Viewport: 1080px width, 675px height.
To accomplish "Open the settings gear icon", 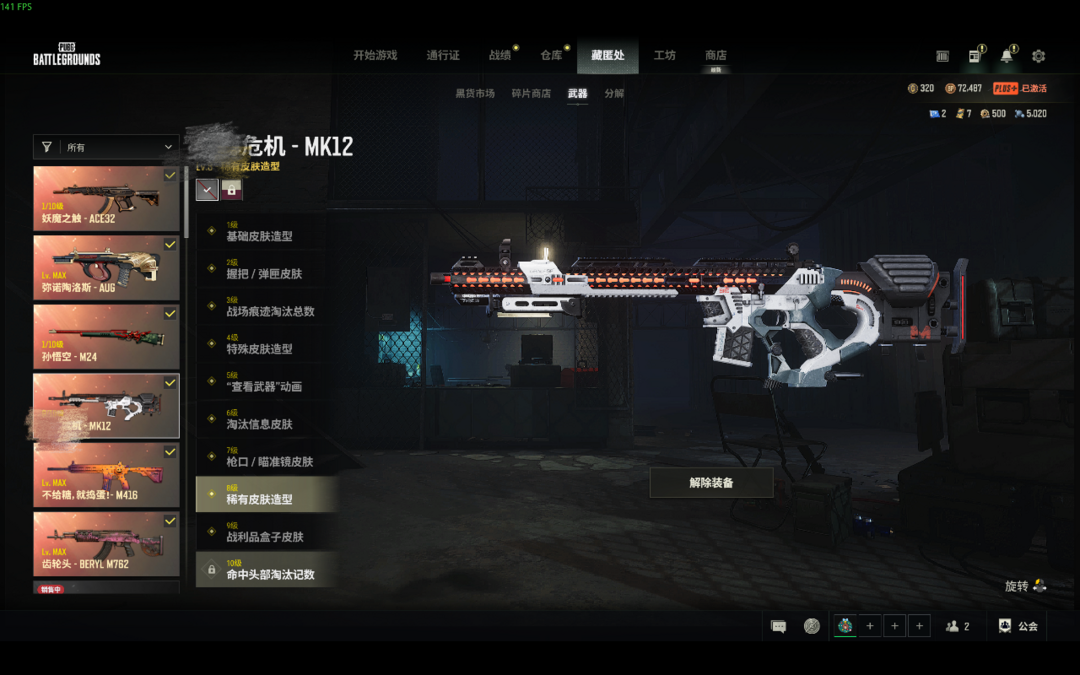I will click(1038, 56).
